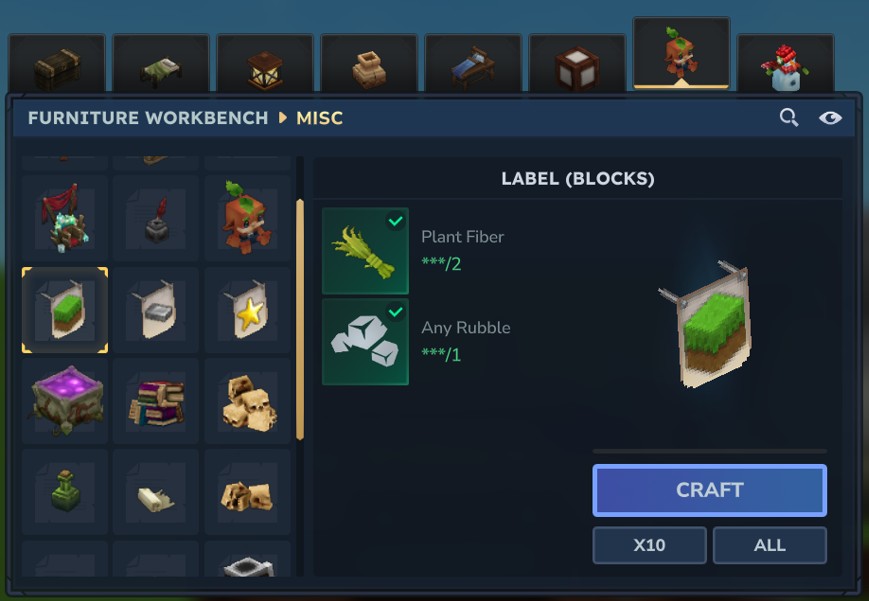Viewport: 869px width, 601px height.
Task: Toggle the eye visibility icon
Action: click(830, 118)
